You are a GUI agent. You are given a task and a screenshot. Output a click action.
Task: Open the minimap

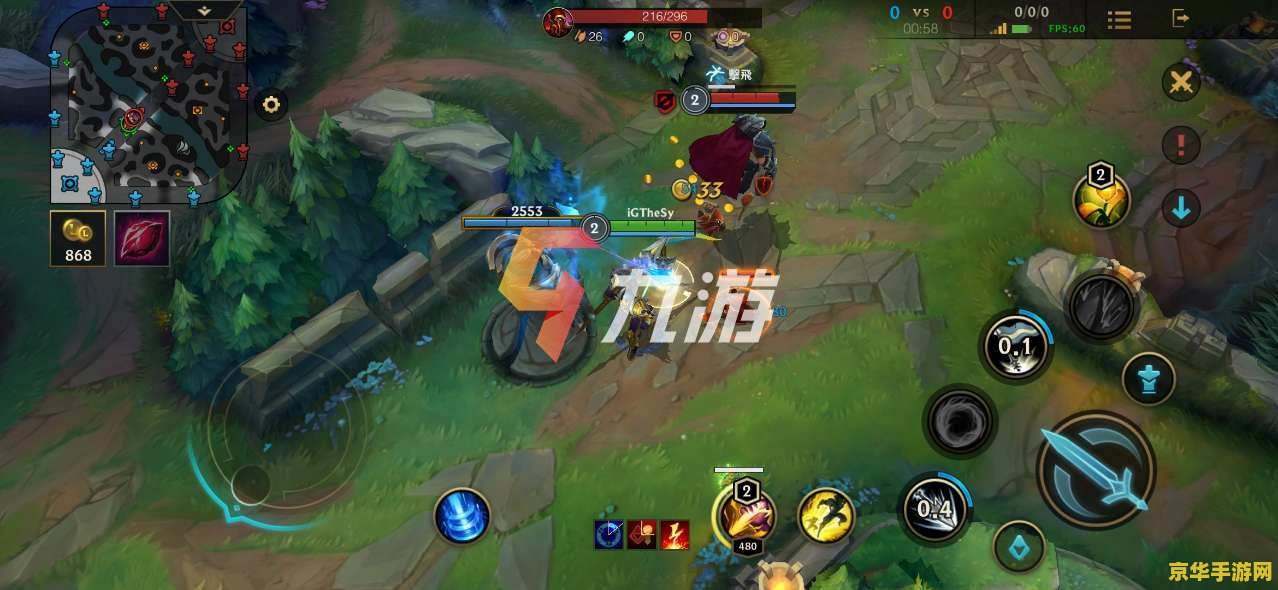148,105
